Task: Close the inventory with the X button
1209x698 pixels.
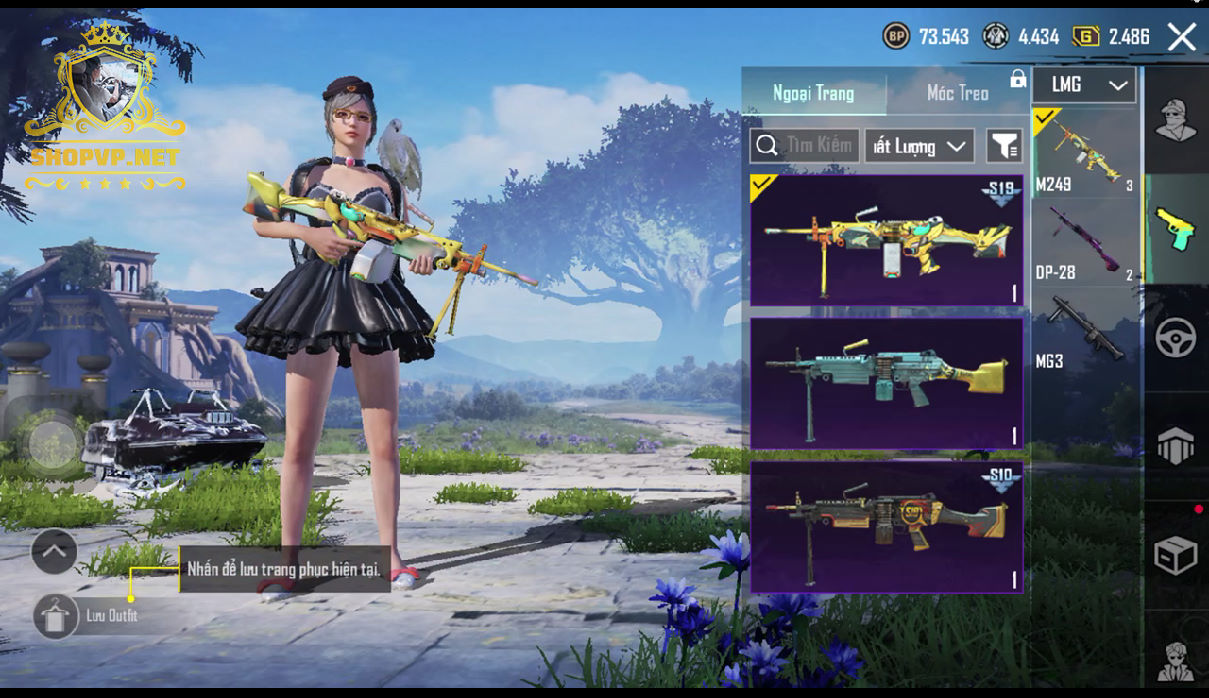Action: point(1181,38)
